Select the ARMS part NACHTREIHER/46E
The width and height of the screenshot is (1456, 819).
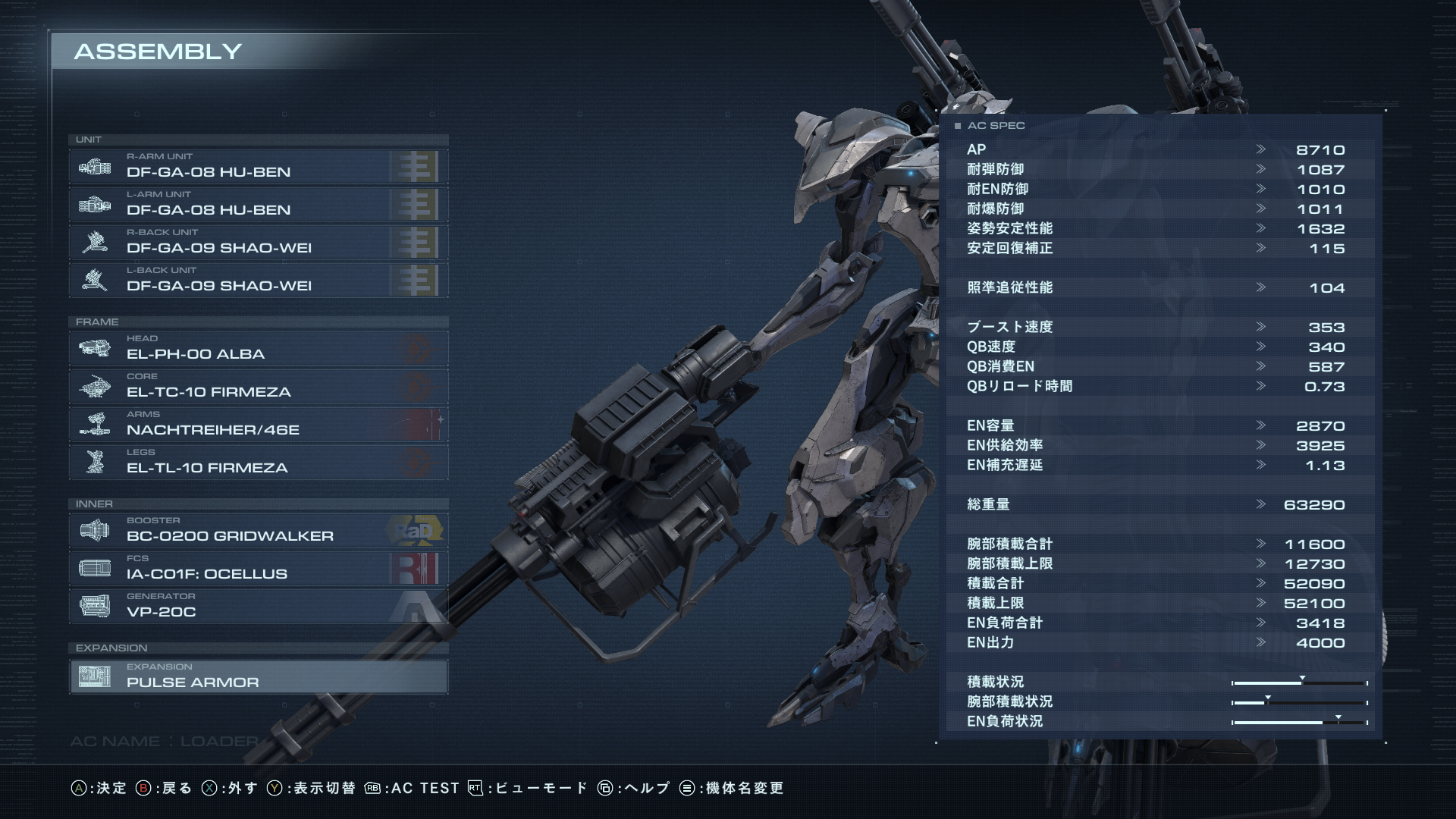(x=258, y=424)
